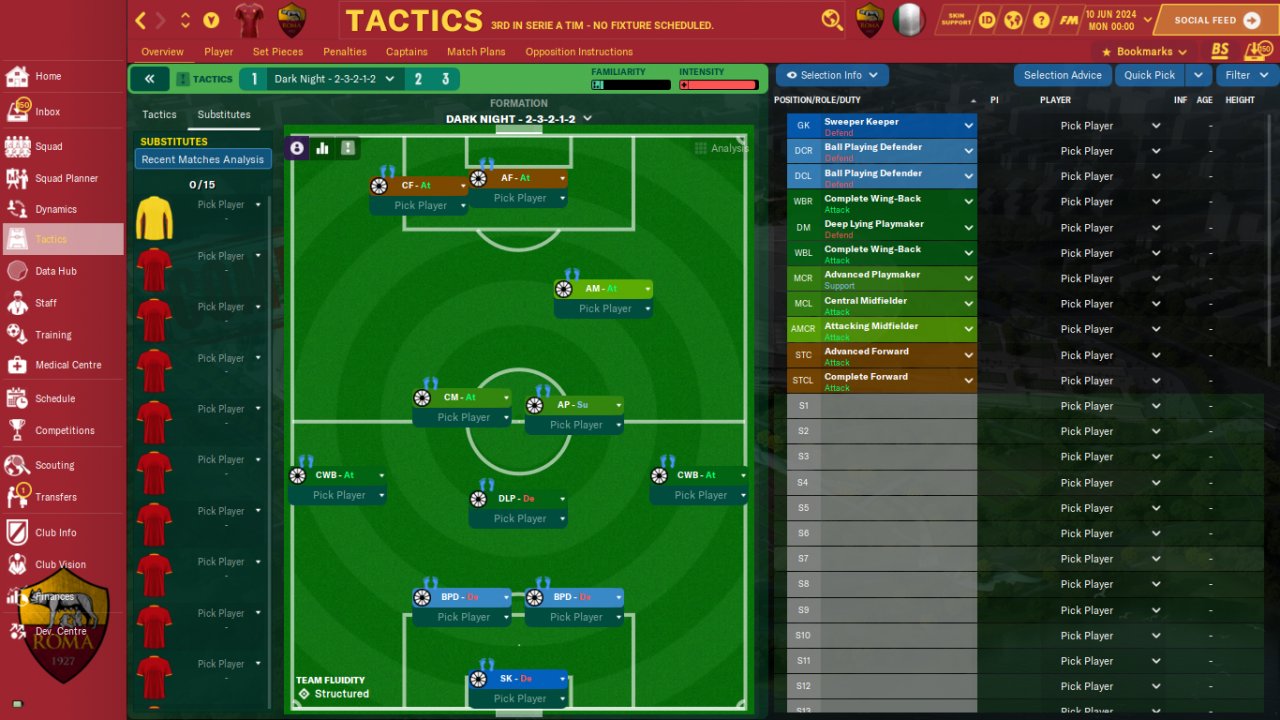Open the Transfers screen

click(x=55, y=497)
